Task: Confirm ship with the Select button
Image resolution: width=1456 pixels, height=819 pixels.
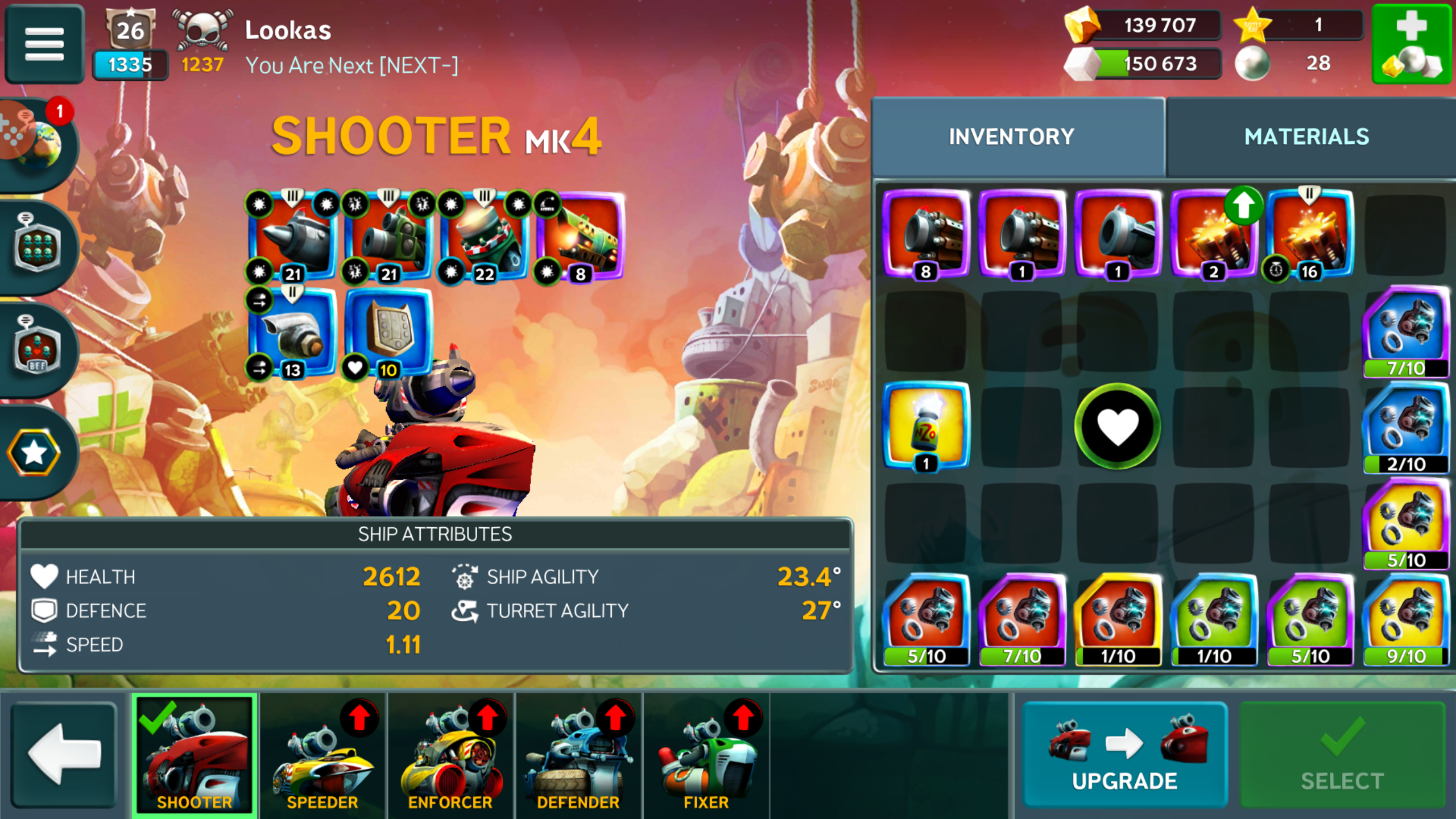Action: [1342, 755]
